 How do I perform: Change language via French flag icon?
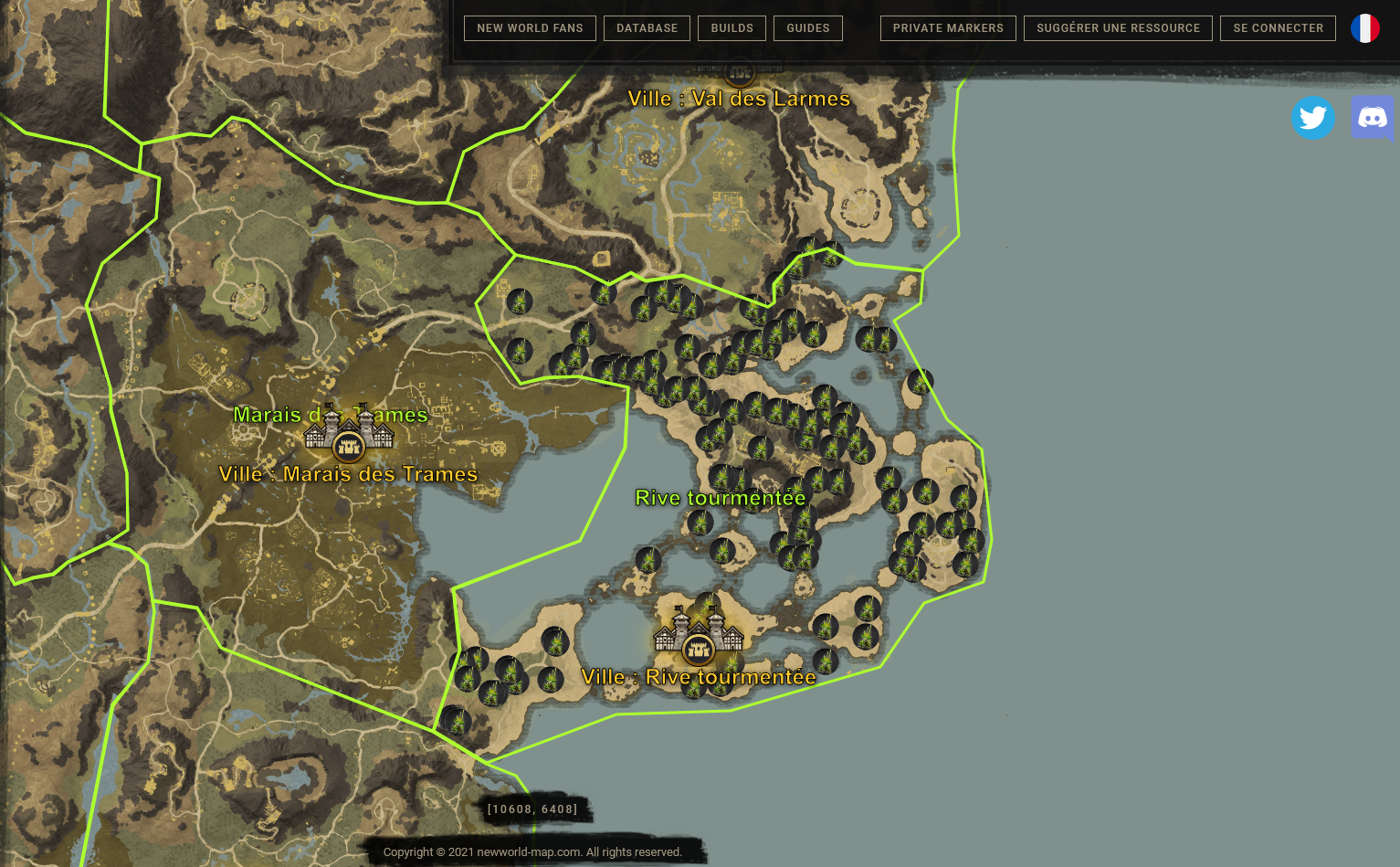tap(1365, 28)
